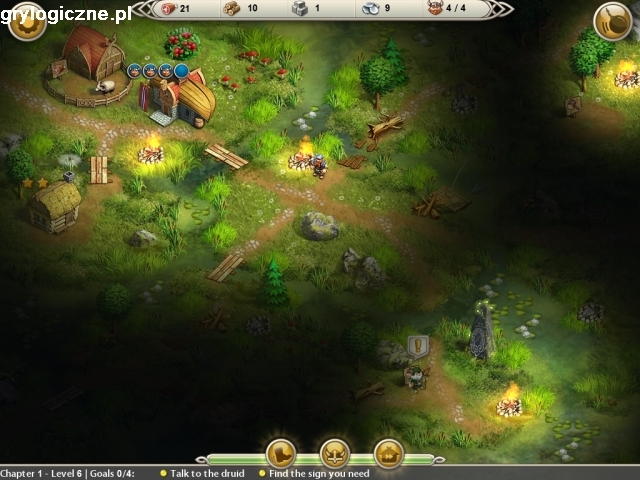This screenshot has width=640, height=480.
Task: Open the round gold menu button top-left
Action: 27,22
